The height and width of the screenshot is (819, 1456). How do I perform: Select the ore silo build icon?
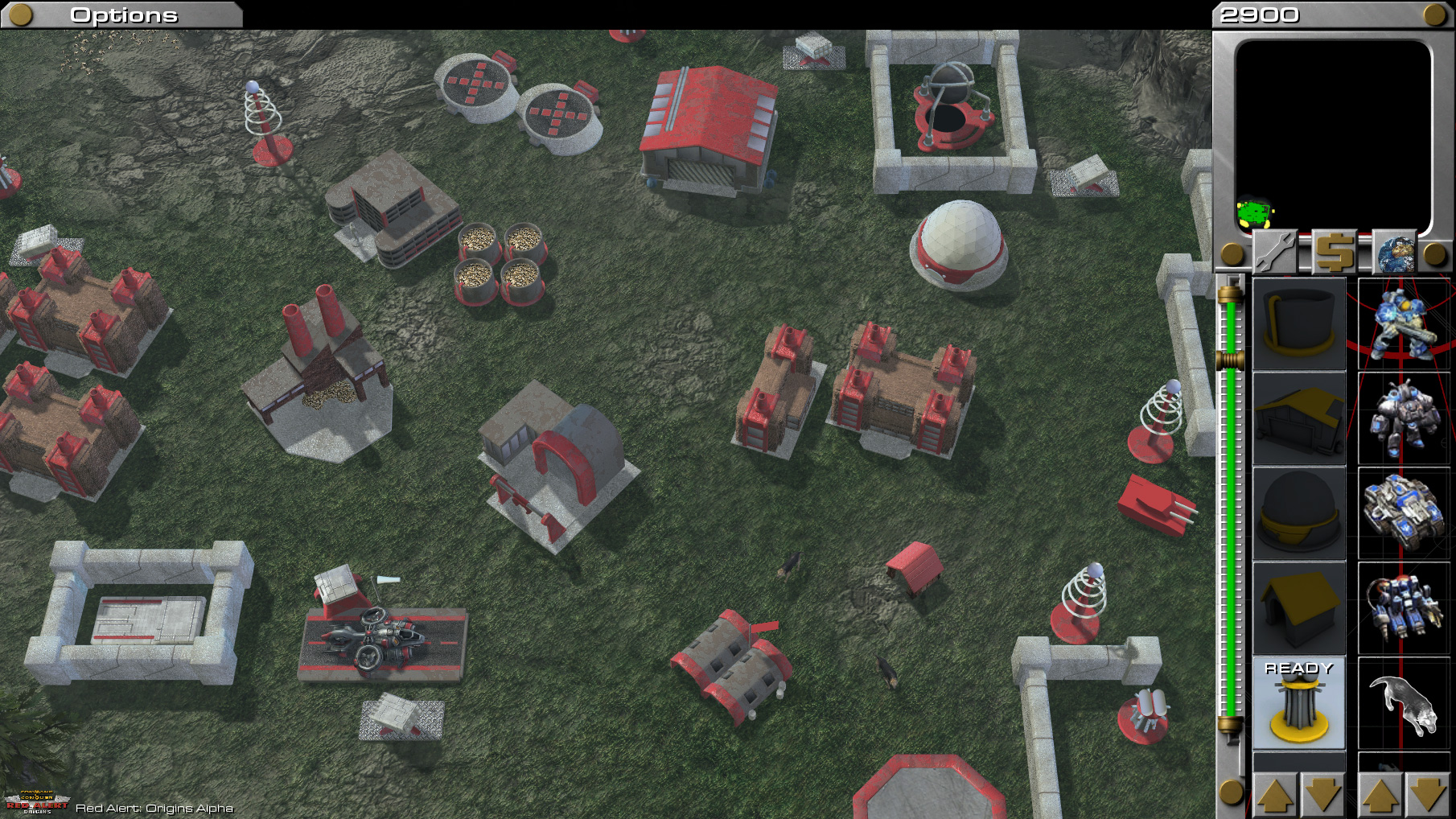pyautogui.click(x=1298, y=323)
